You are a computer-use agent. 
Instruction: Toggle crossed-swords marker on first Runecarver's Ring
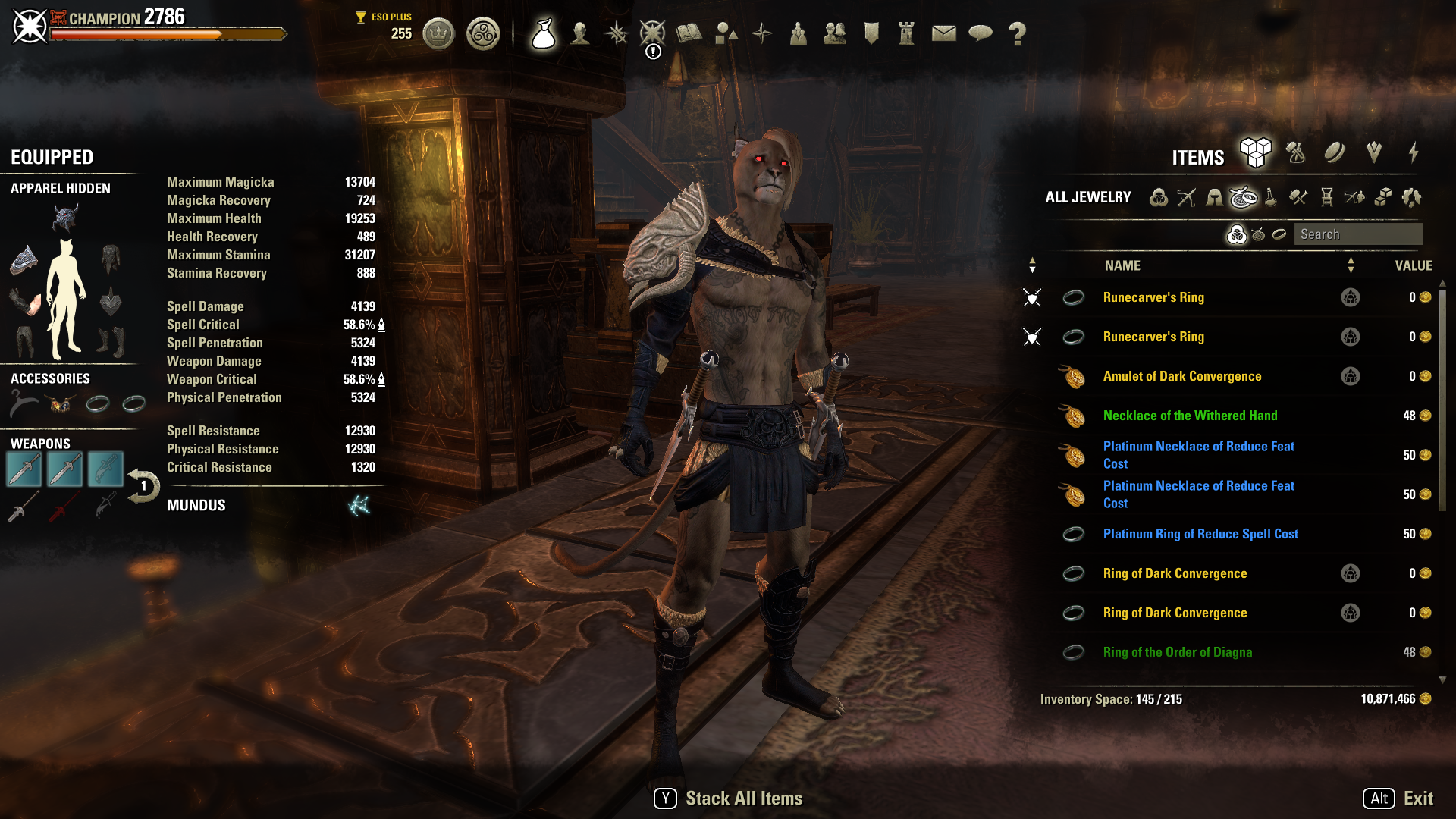point(1032,297)
